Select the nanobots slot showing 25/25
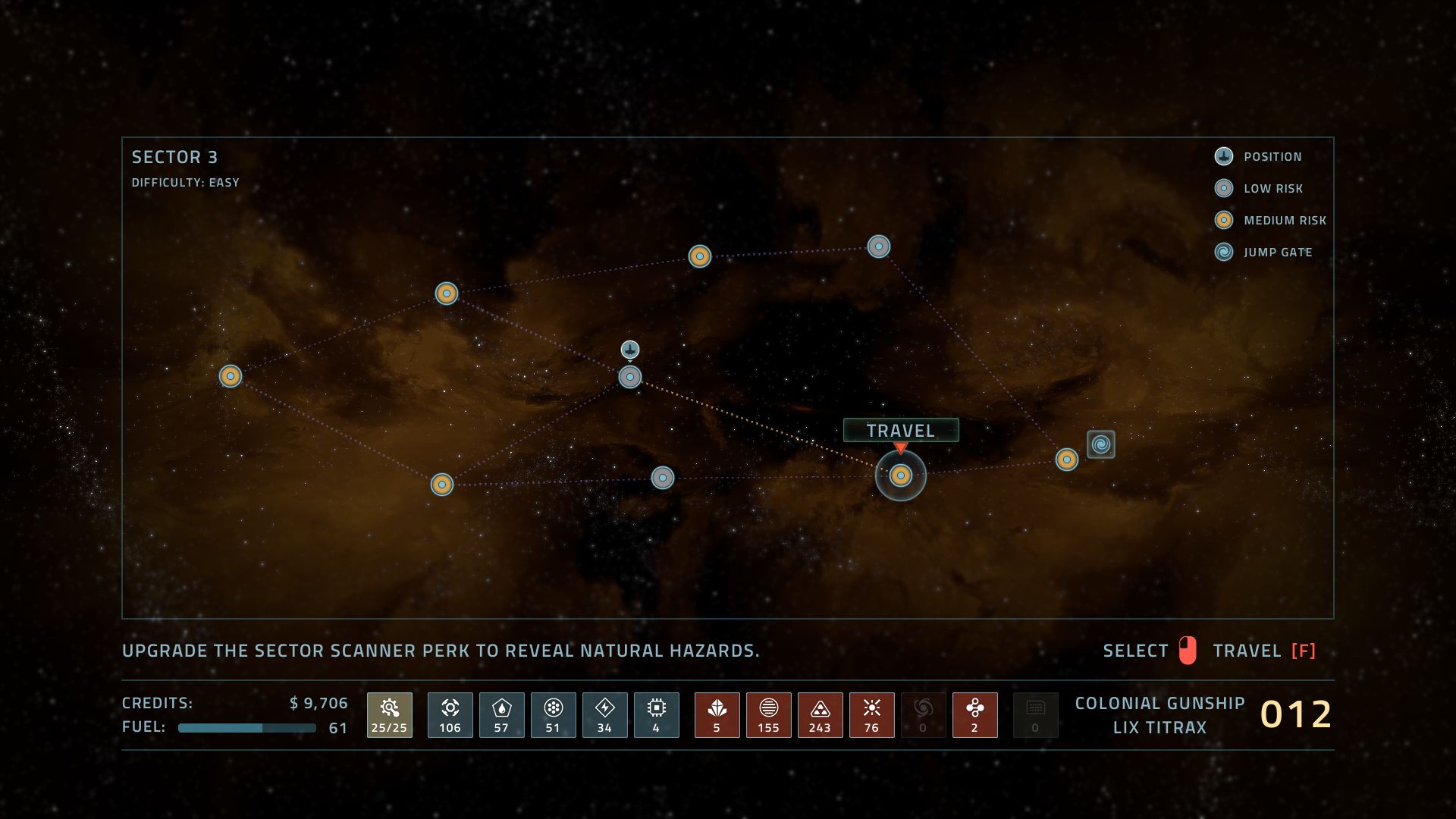Screen dimensions: 1456x819 coord(390,714)
